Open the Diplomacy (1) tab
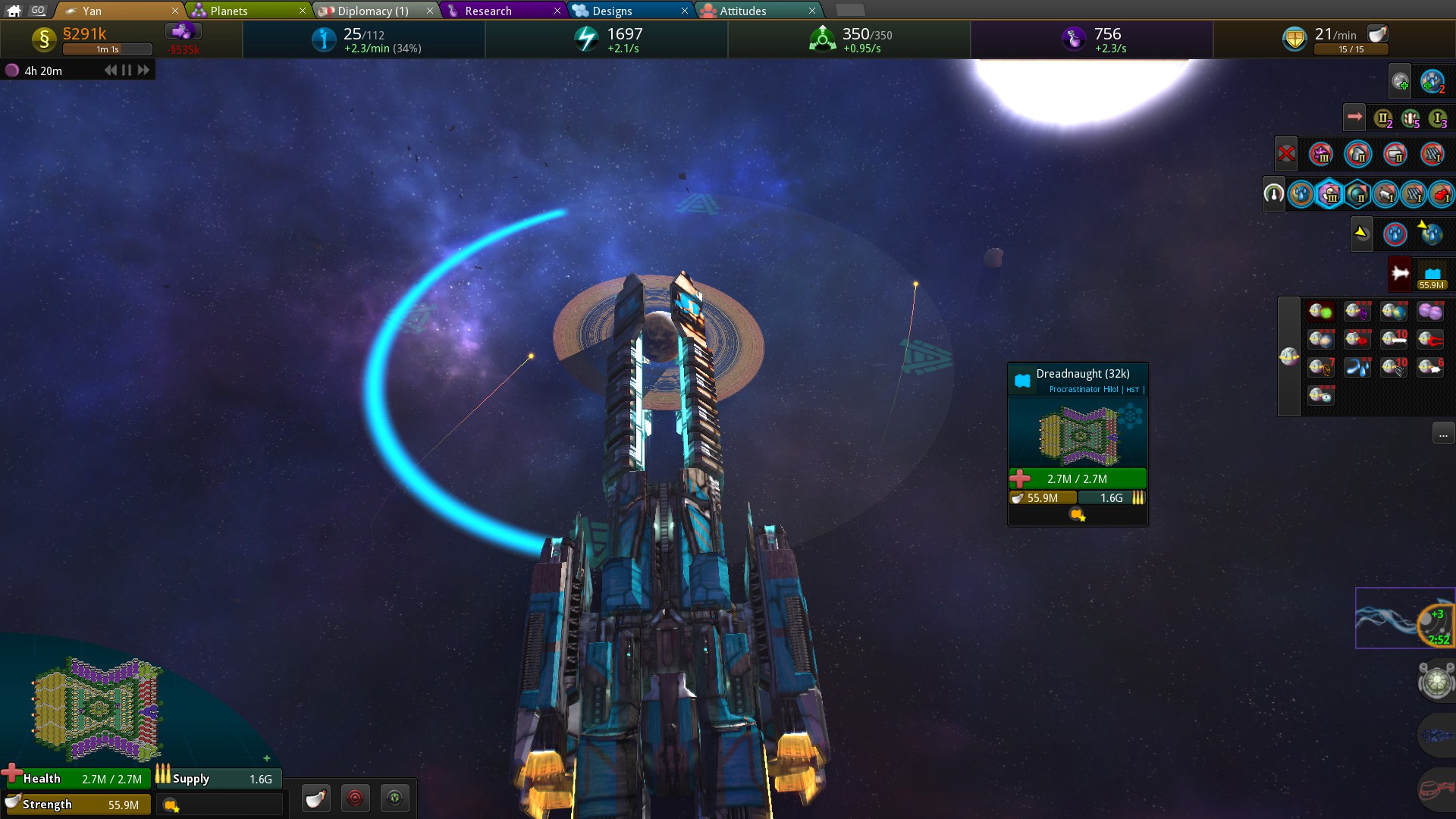This screenshot has width=1456, height=819. pyautogui.click(x=372, y=11)
